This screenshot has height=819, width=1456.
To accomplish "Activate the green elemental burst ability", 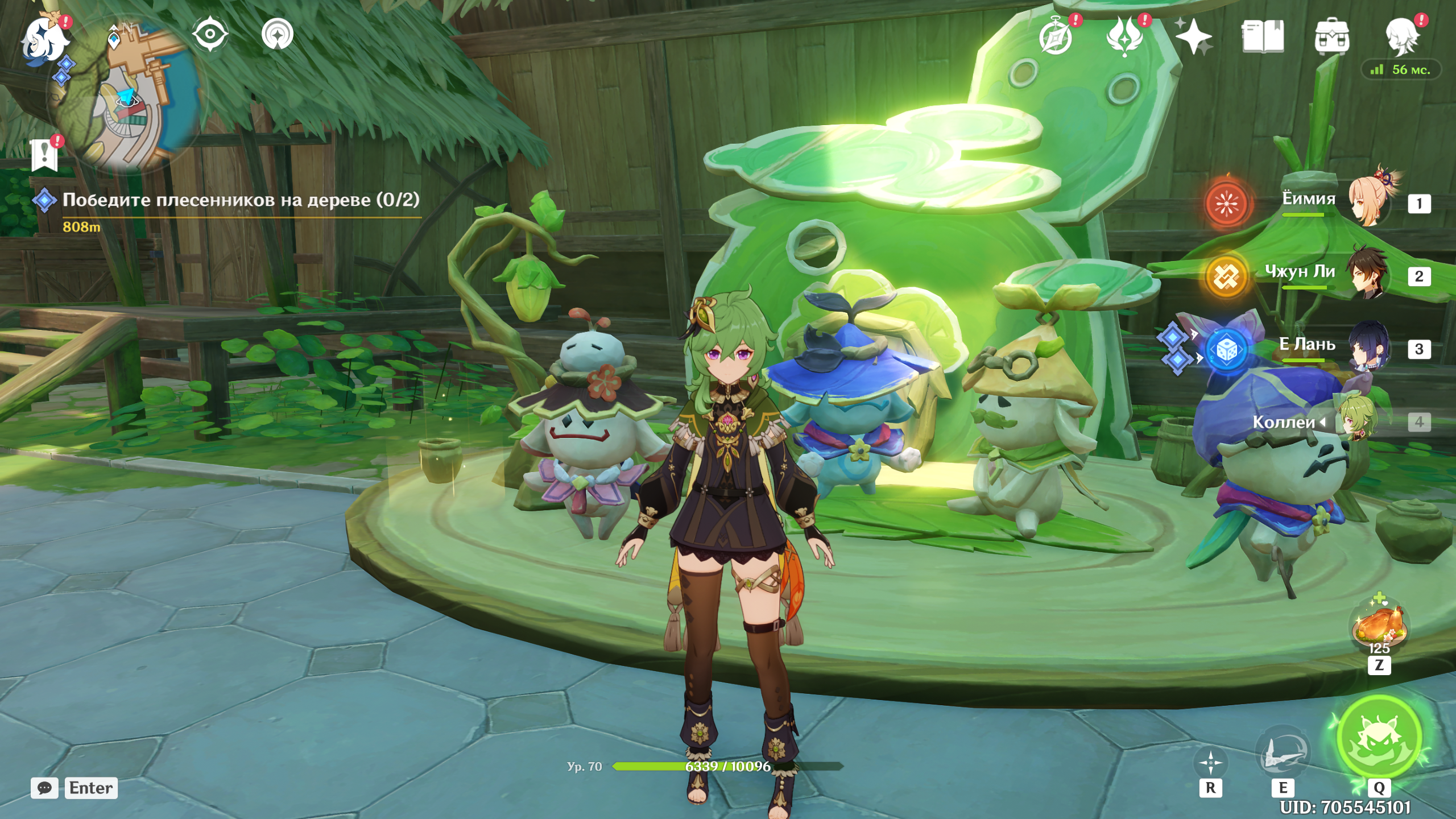I will pyautogui.click(x=1379, y=738).
